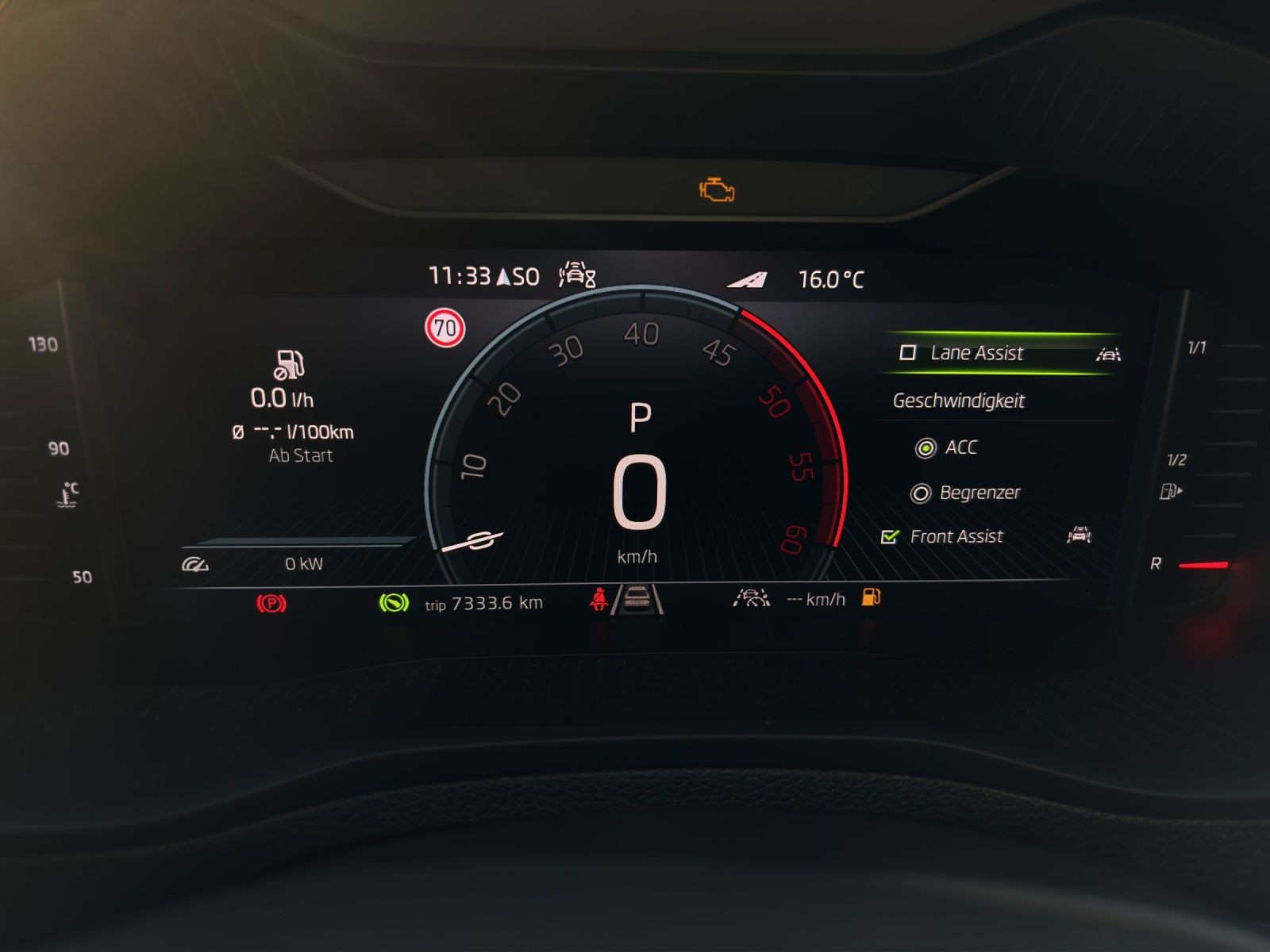
Task: Toggle the Lane Assist checkbox
Action: click(908, 353)
